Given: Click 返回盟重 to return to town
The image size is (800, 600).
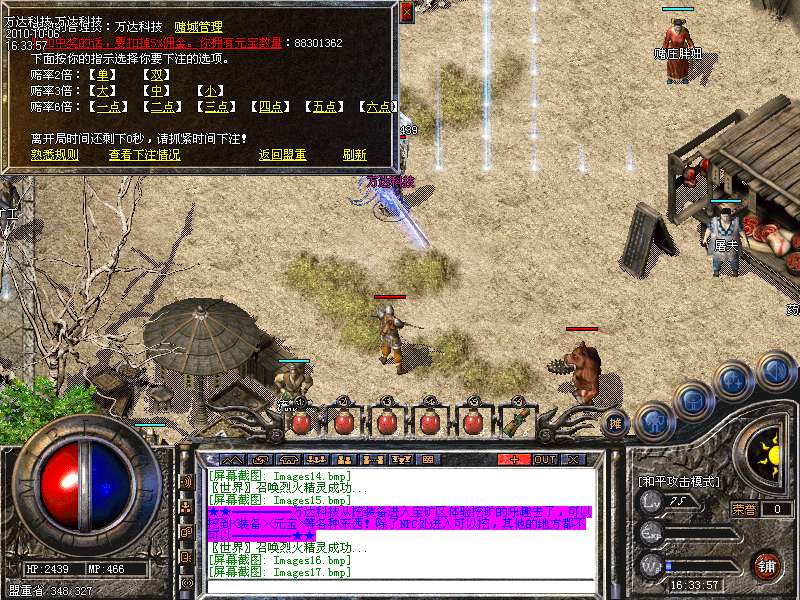Looking at the screenshot, I should tap(282, 155).
